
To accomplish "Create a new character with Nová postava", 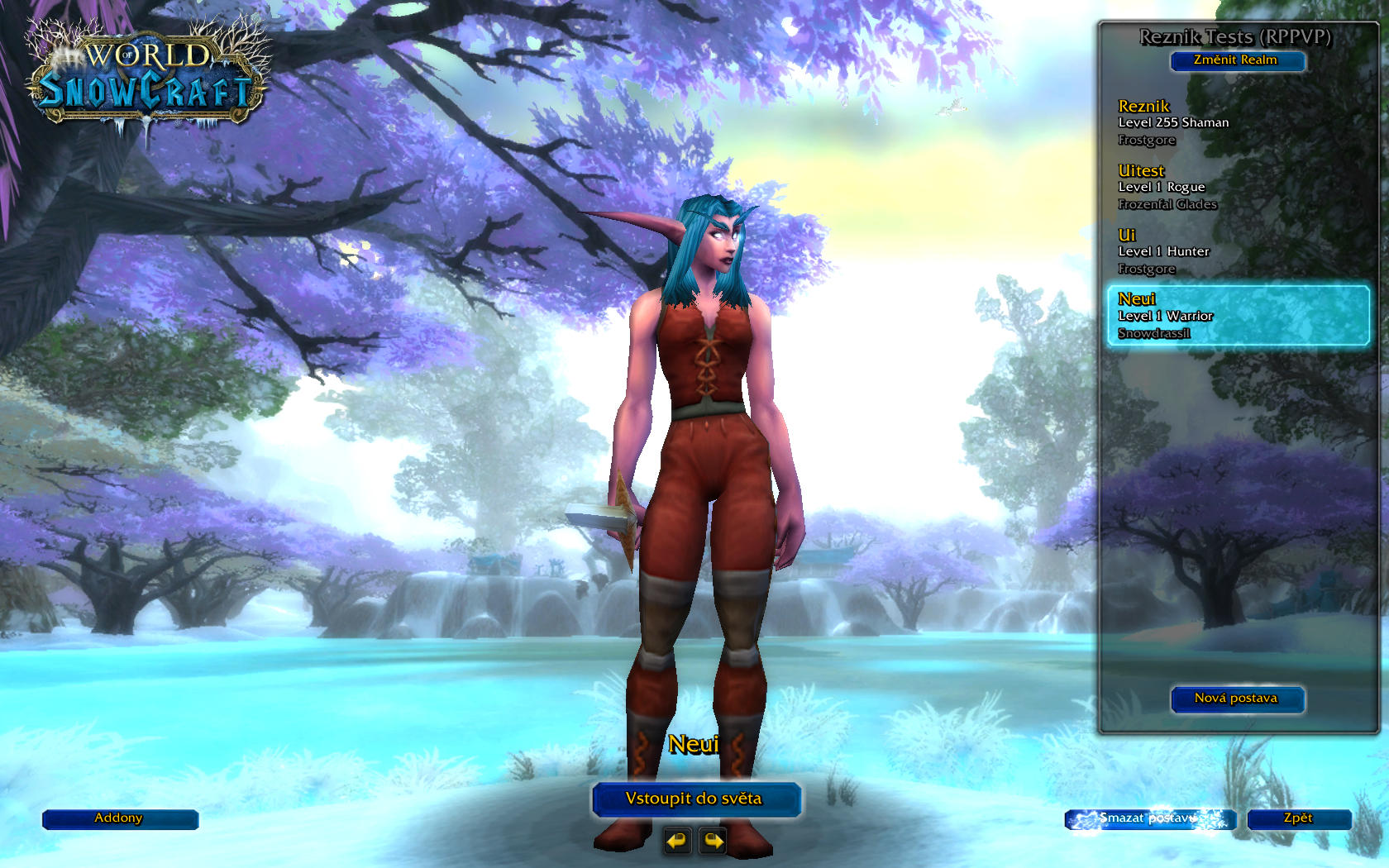I will point(1236,699).
